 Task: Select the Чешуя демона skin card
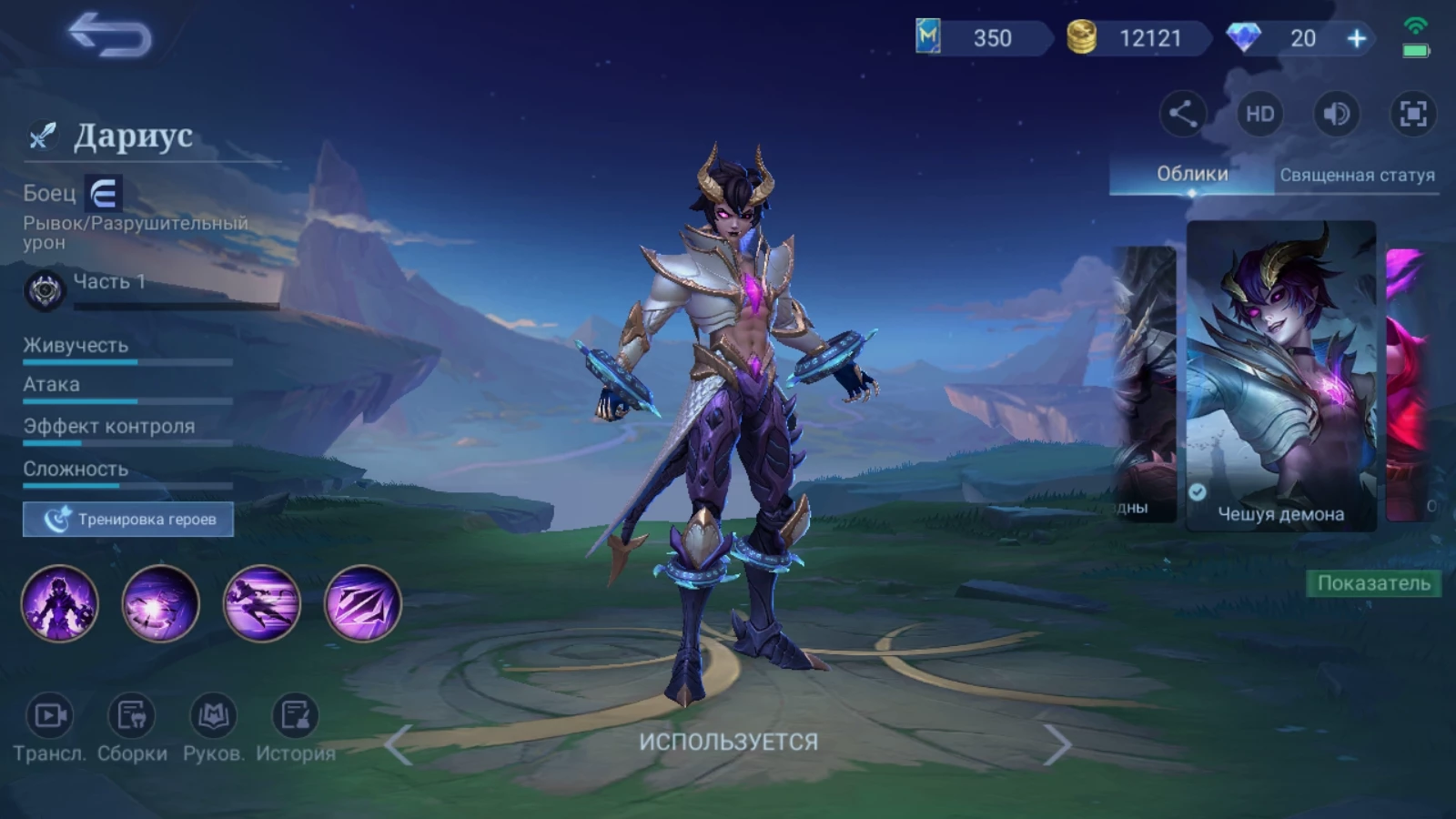pos(1280,375)
